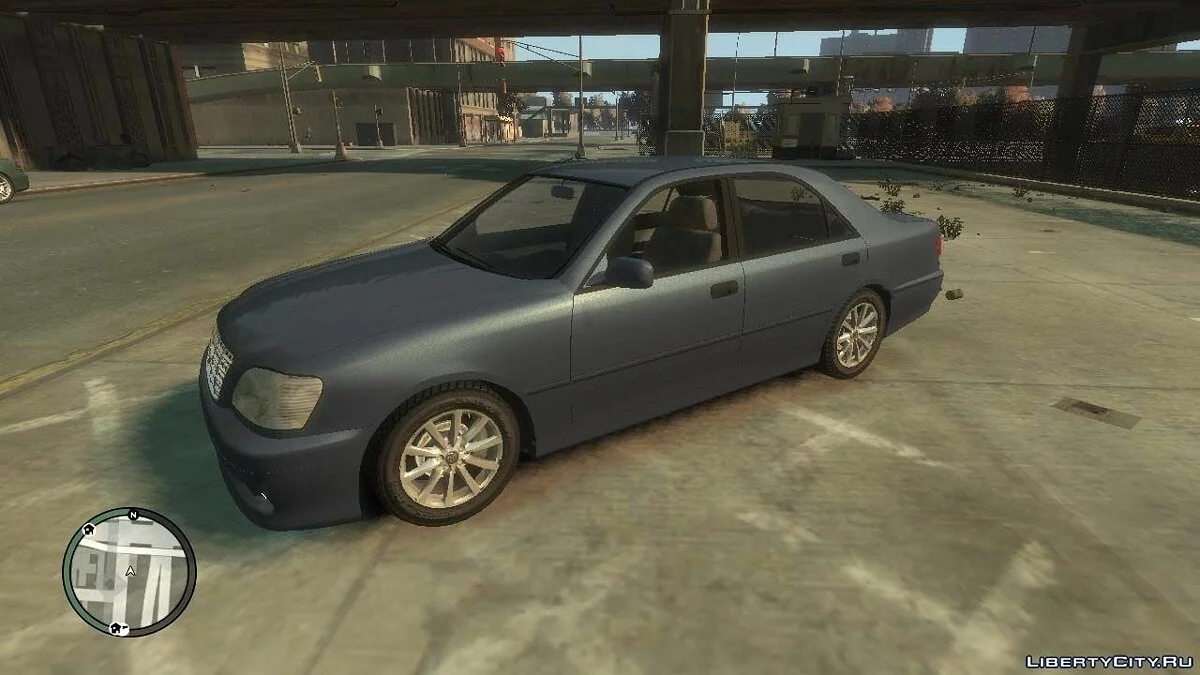Image resolution: width=1200 pixels, height=675 pixels.
Task: Open the LibertyCity.Ru watermark link
Action: pyautogui.click(x=1109, y=662)
